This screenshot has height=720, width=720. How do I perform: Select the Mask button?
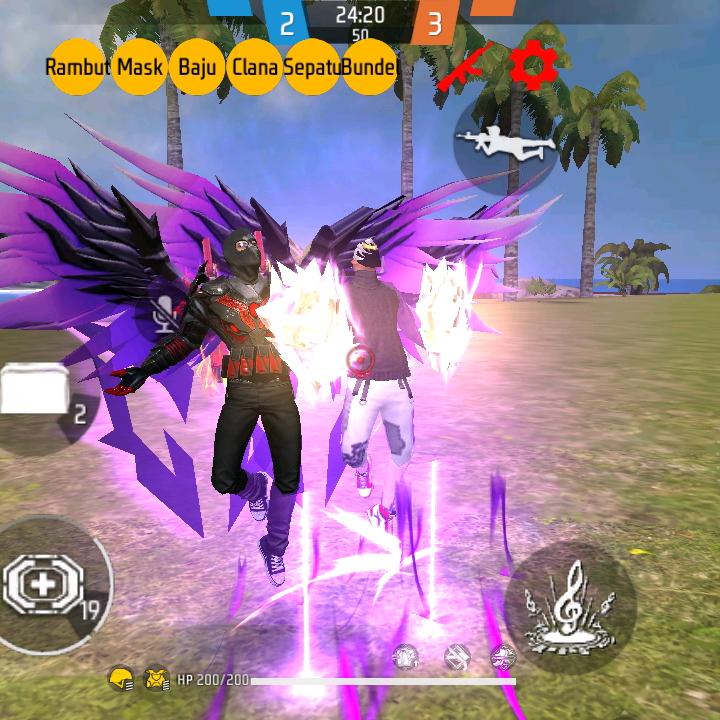[140, 67]
